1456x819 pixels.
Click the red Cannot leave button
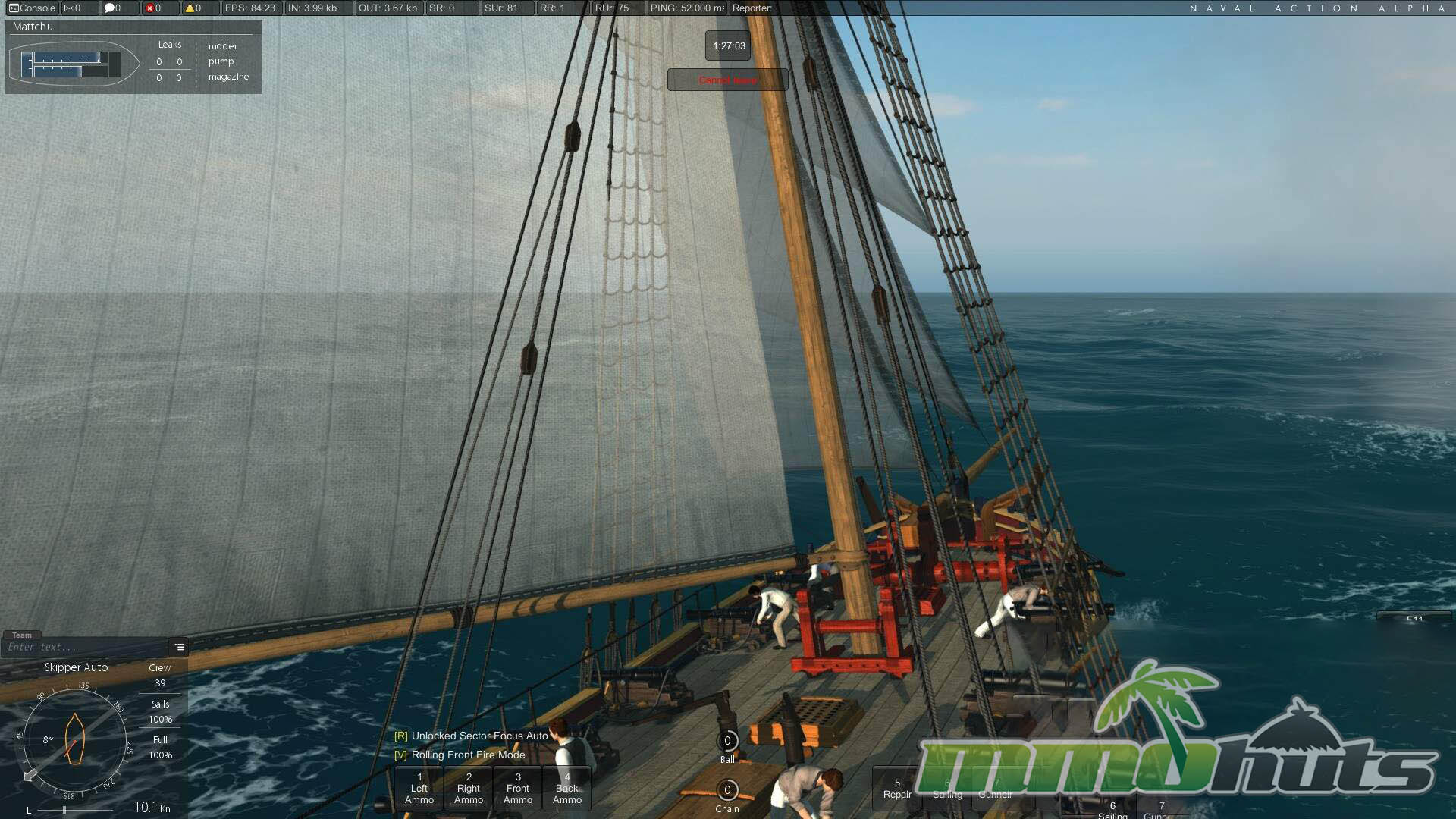[x=727, y=80]
